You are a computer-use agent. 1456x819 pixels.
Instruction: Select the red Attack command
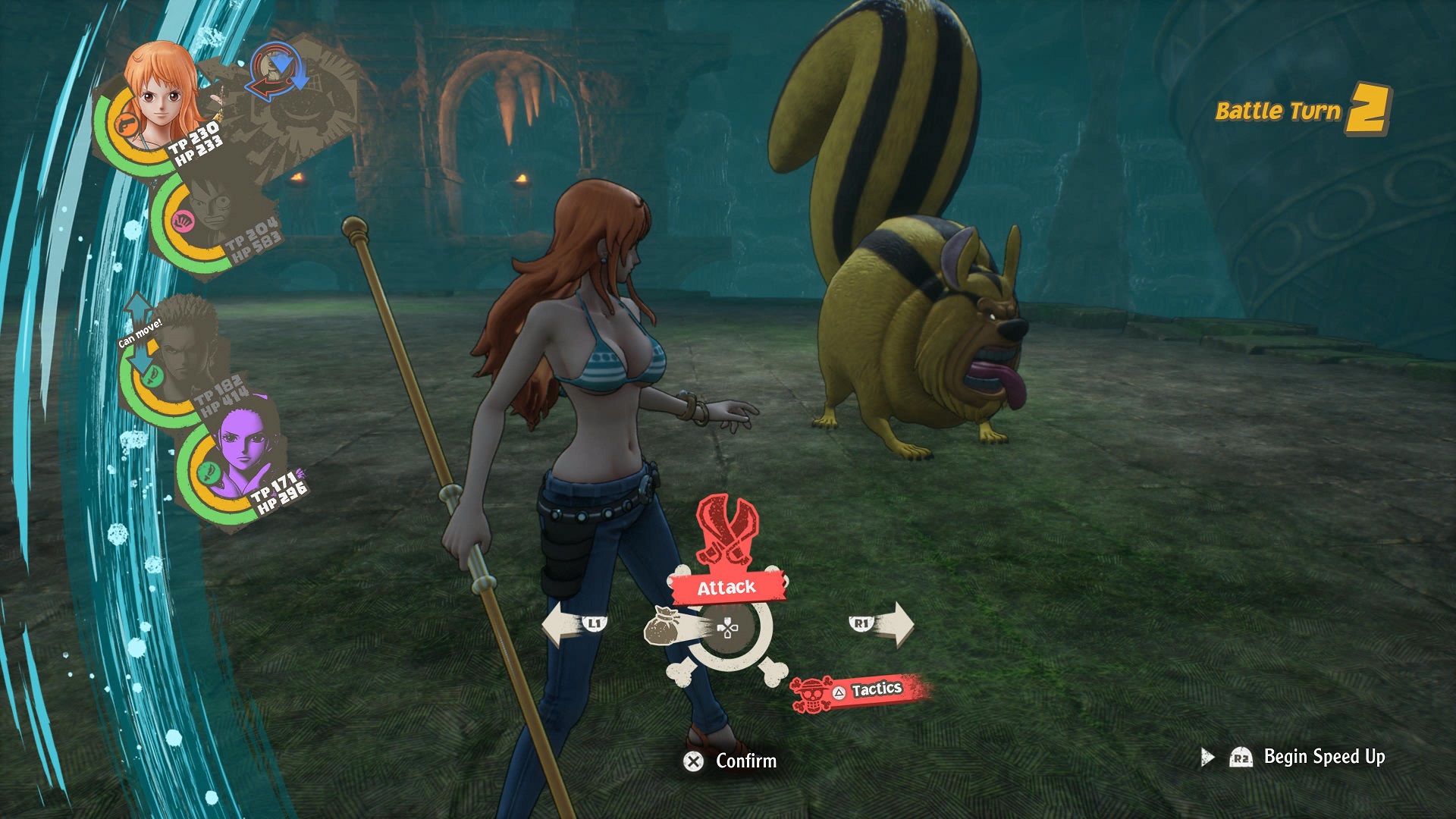(x=726, y=586)
